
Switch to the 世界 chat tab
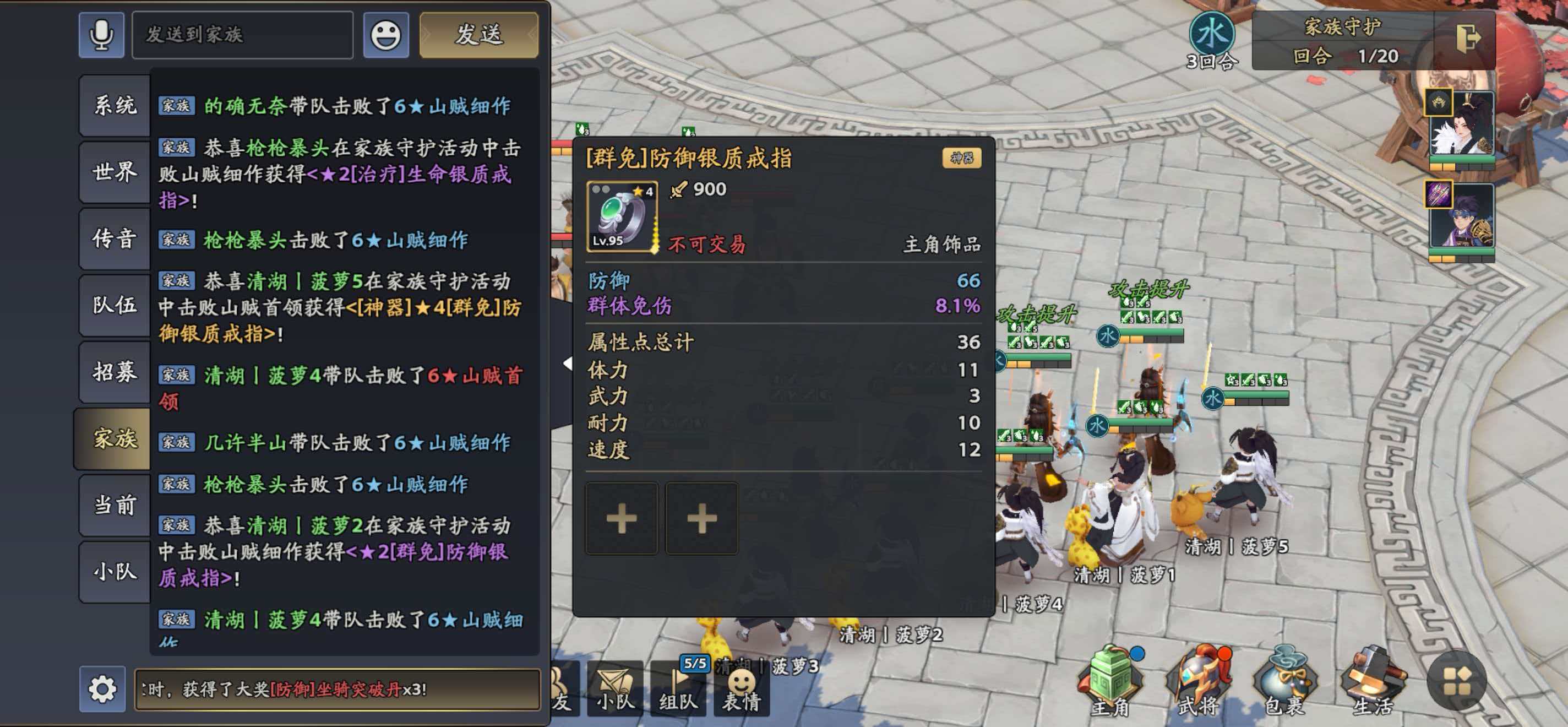click(x=113, y=172)
